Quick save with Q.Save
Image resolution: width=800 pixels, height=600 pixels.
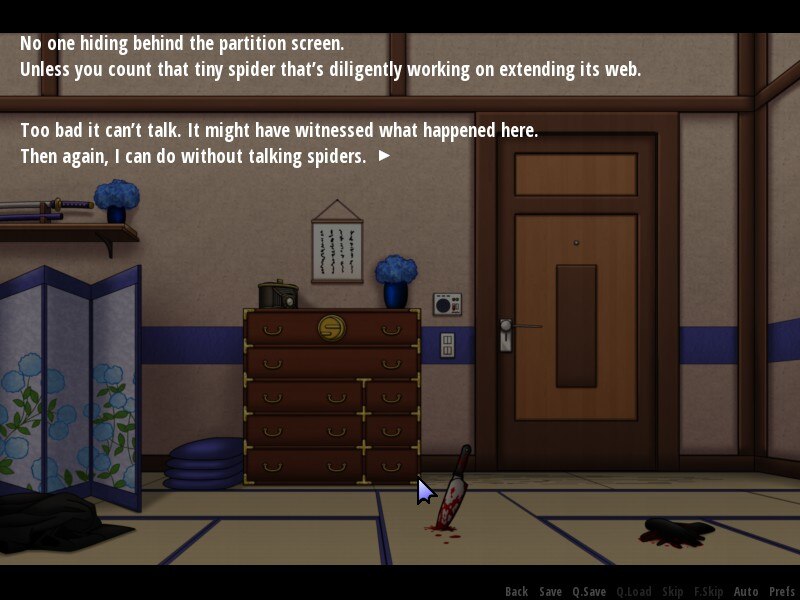pyautogui.click(x=589, y=591)
